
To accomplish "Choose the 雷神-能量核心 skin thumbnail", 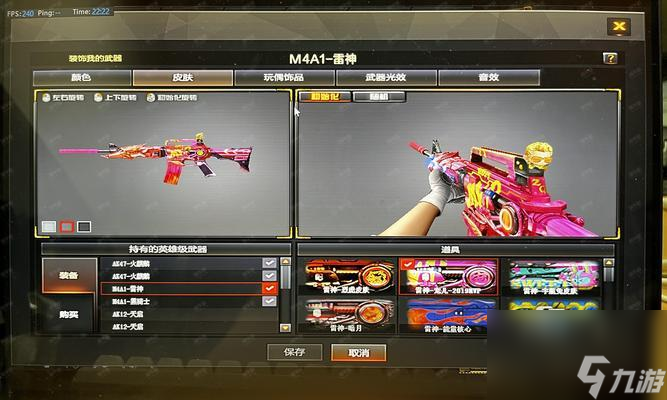I will coord(446,315).
